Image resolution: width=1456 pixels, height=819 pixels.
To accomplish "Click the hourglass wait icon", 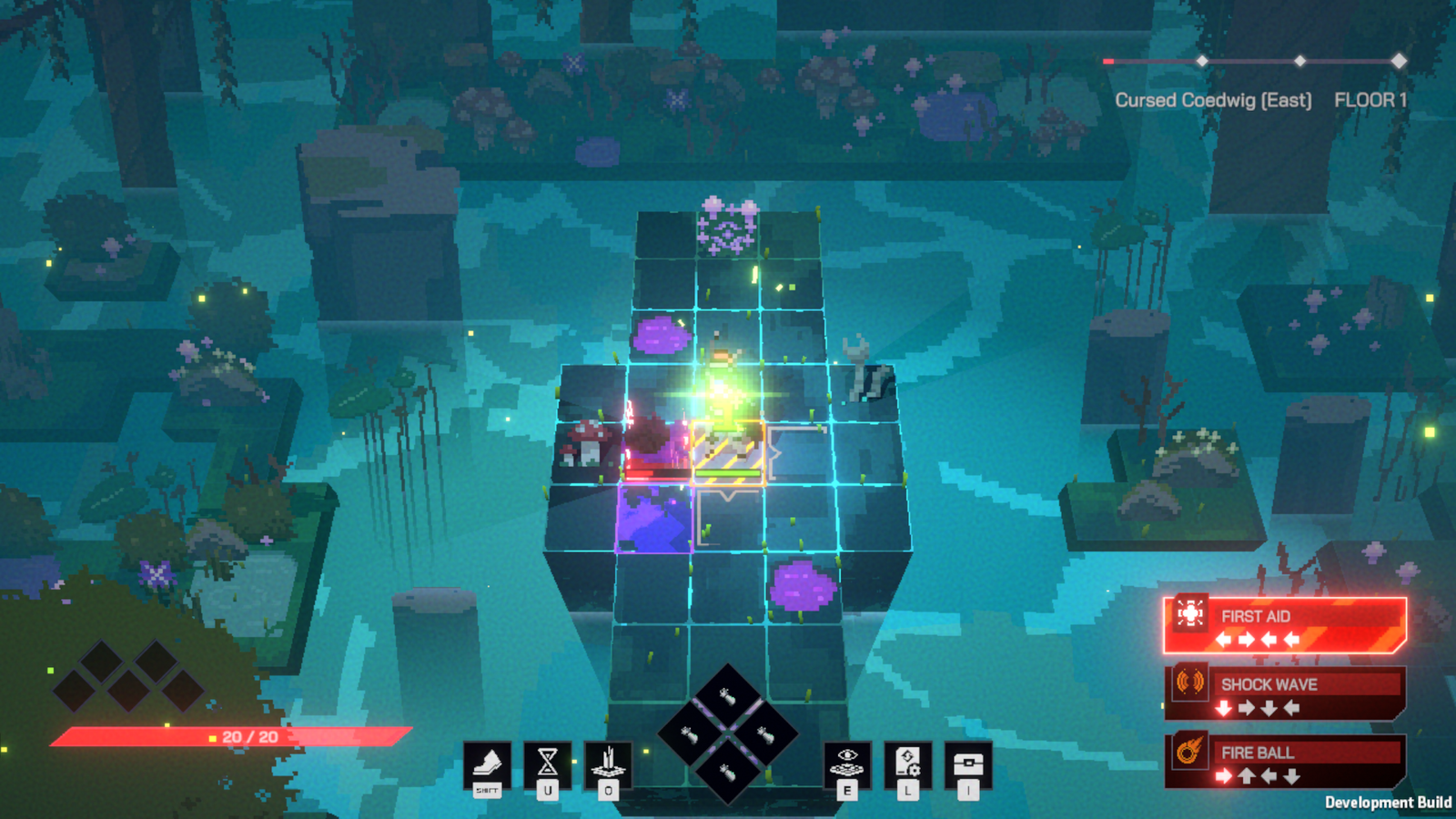I will pyautogui.click(x=548, y=763).
